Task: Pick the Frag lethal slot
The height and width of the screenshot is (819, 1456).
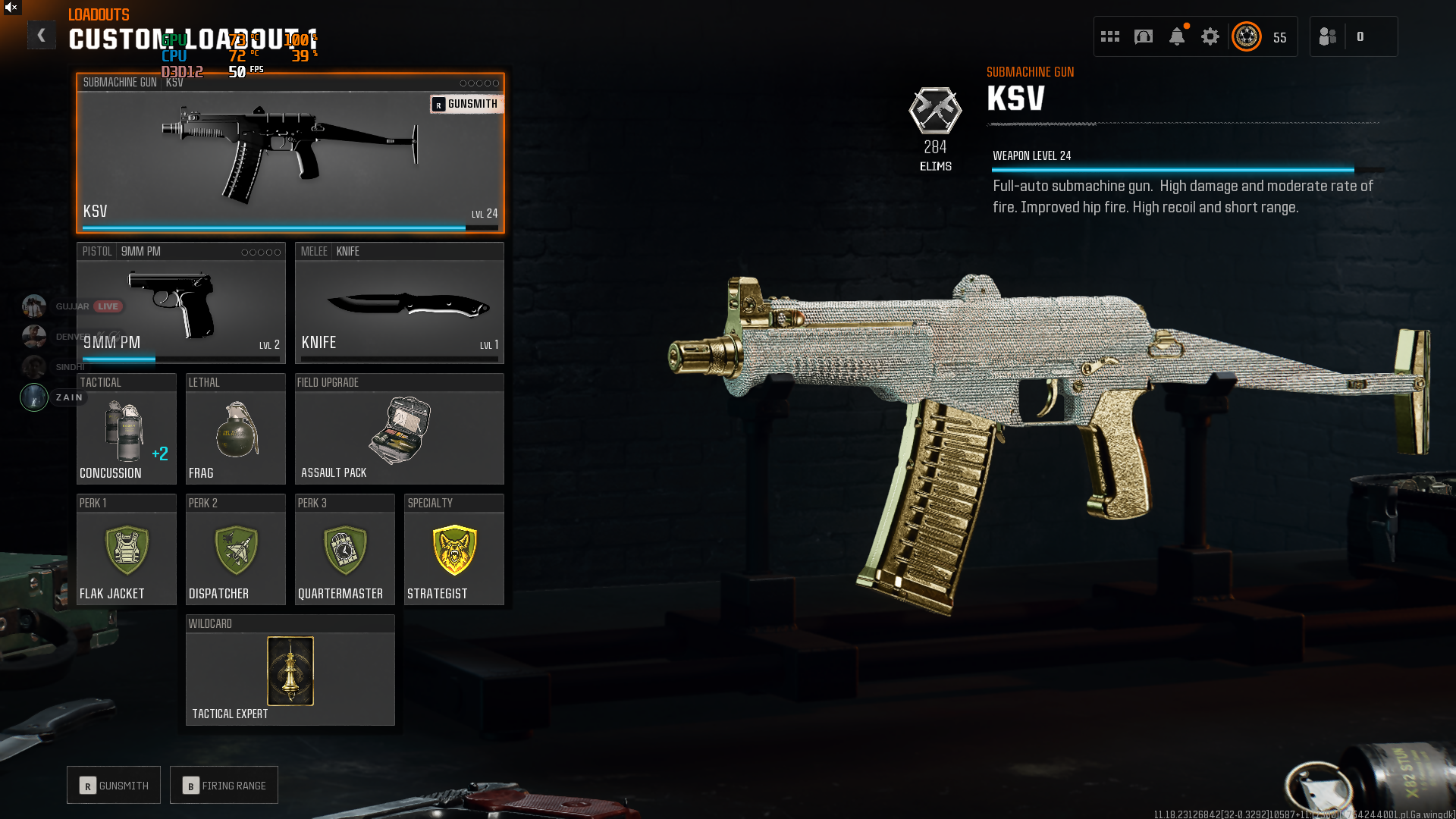Action: pos(235,429)
